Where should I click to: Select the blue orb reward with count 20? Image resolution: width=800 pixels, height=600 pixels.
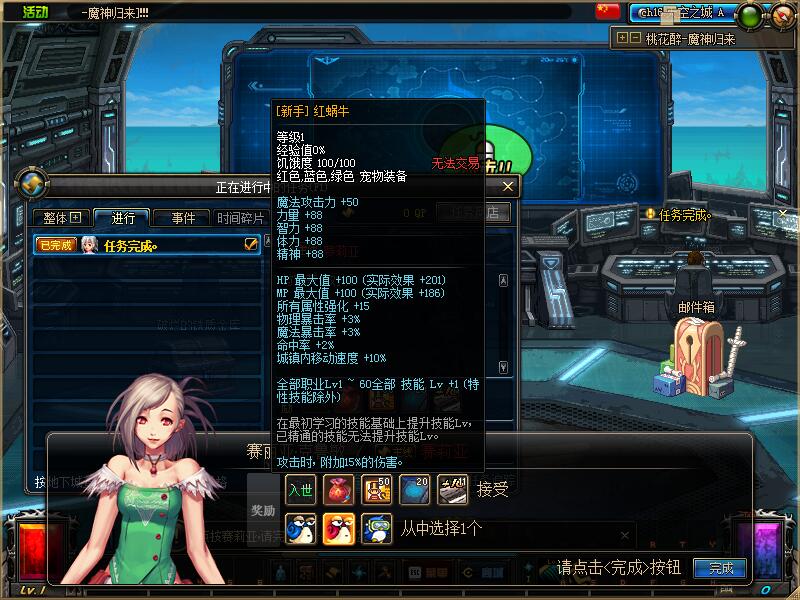click(x=414, y=489)
